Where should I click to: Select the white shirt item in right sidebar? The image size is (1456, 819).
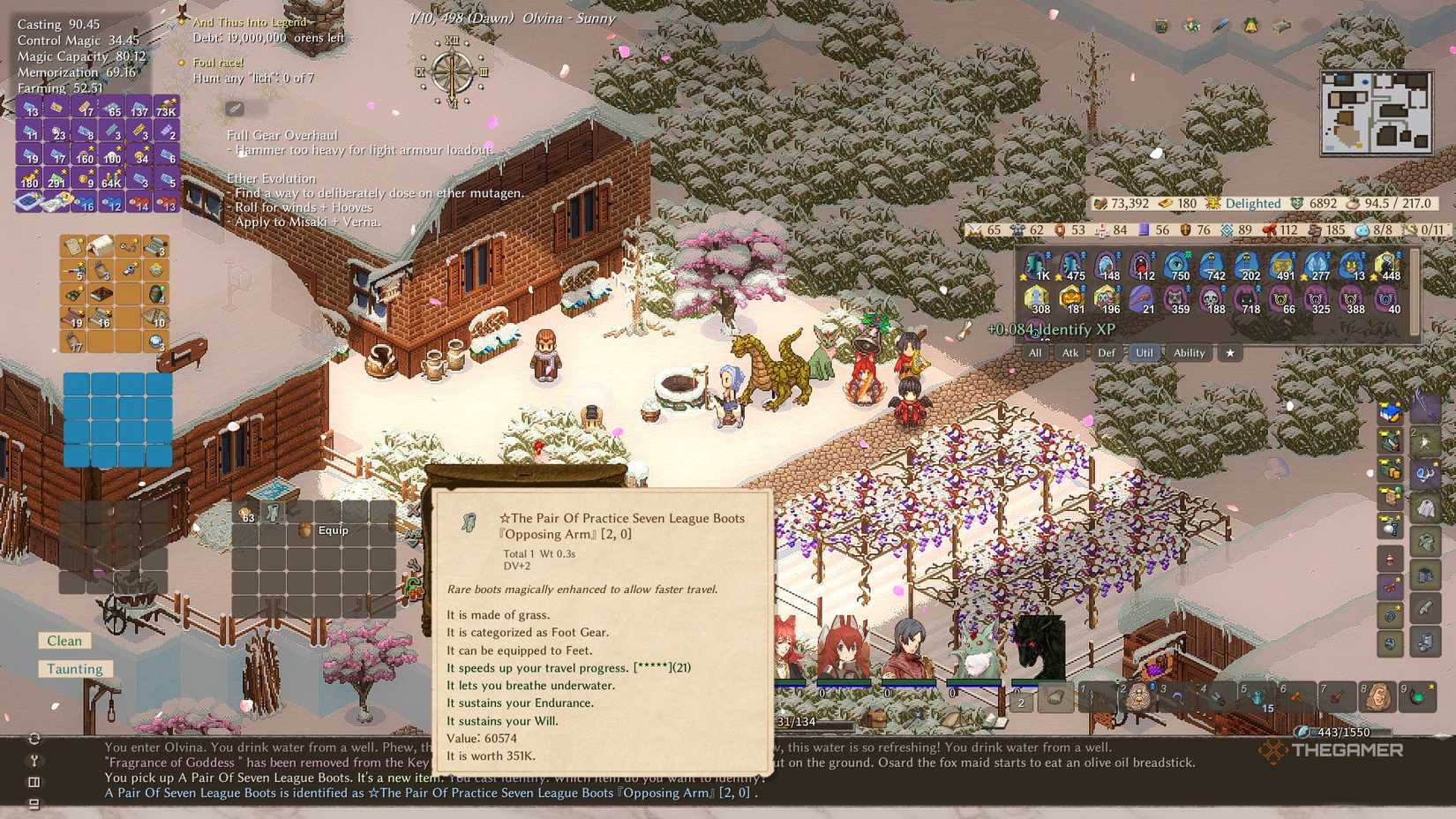[x=1426, y=507]
